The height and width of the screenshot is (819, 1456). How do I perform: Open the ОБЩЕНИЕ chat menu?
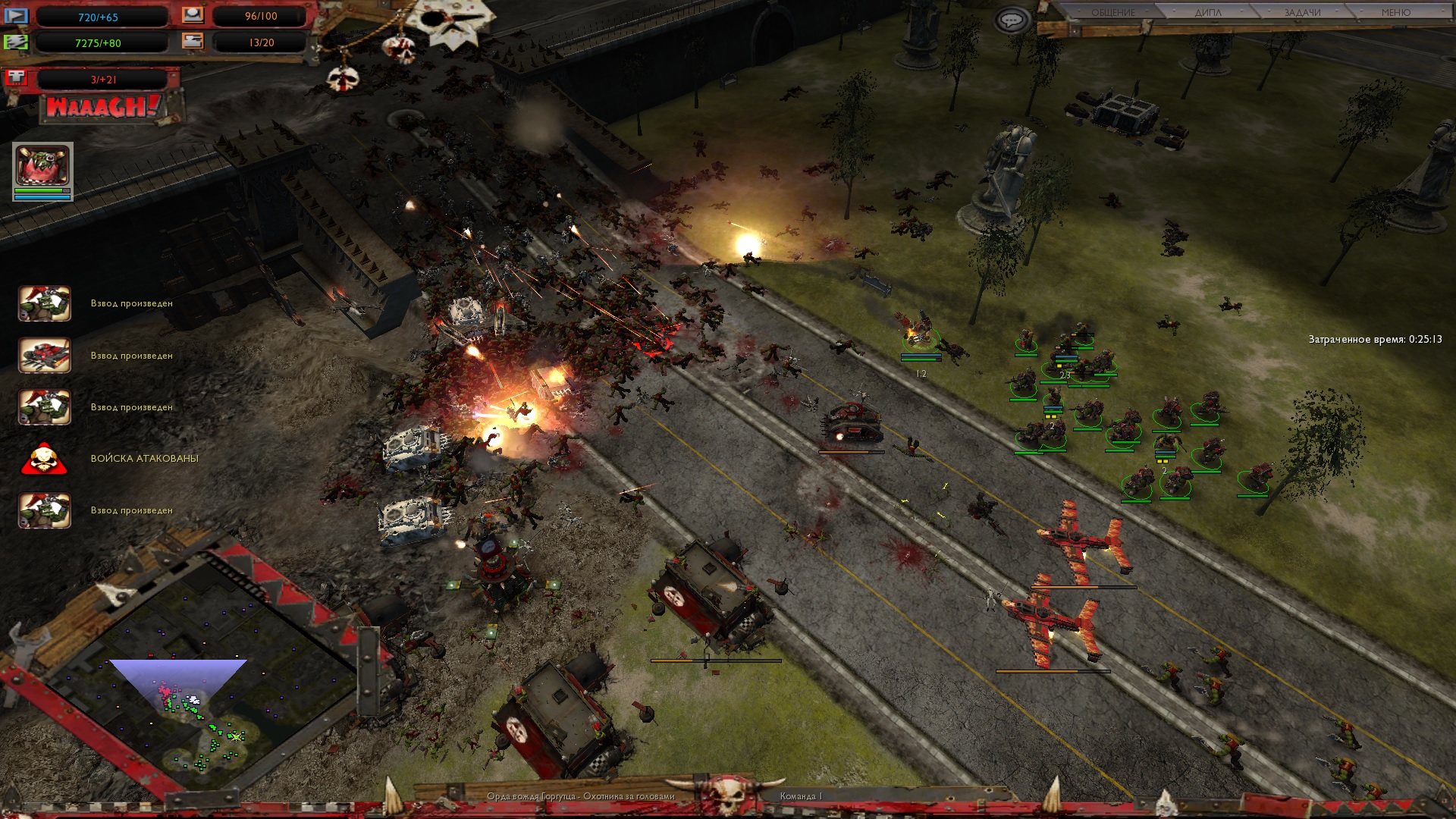[x=1112, y=12]
